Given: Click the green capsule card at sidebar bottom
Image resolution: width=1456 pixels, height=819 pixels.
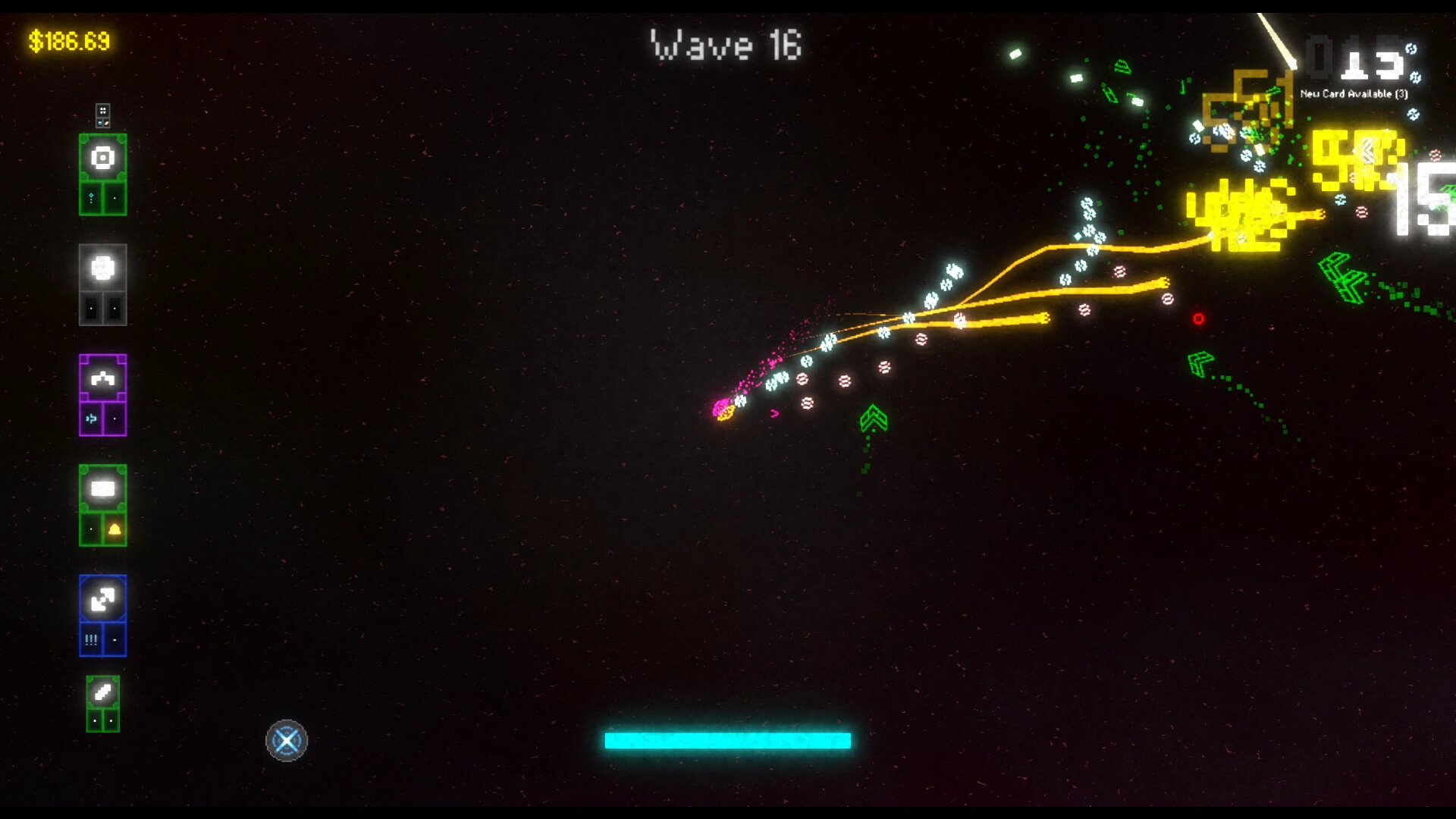Looking at the screenshot, I should [102, 692].
